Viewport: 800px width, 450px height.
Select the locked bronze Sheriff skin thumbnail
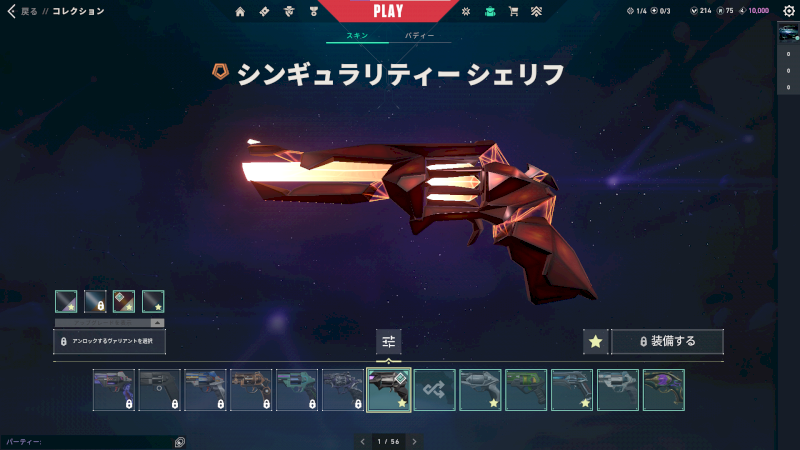(251, 390)
